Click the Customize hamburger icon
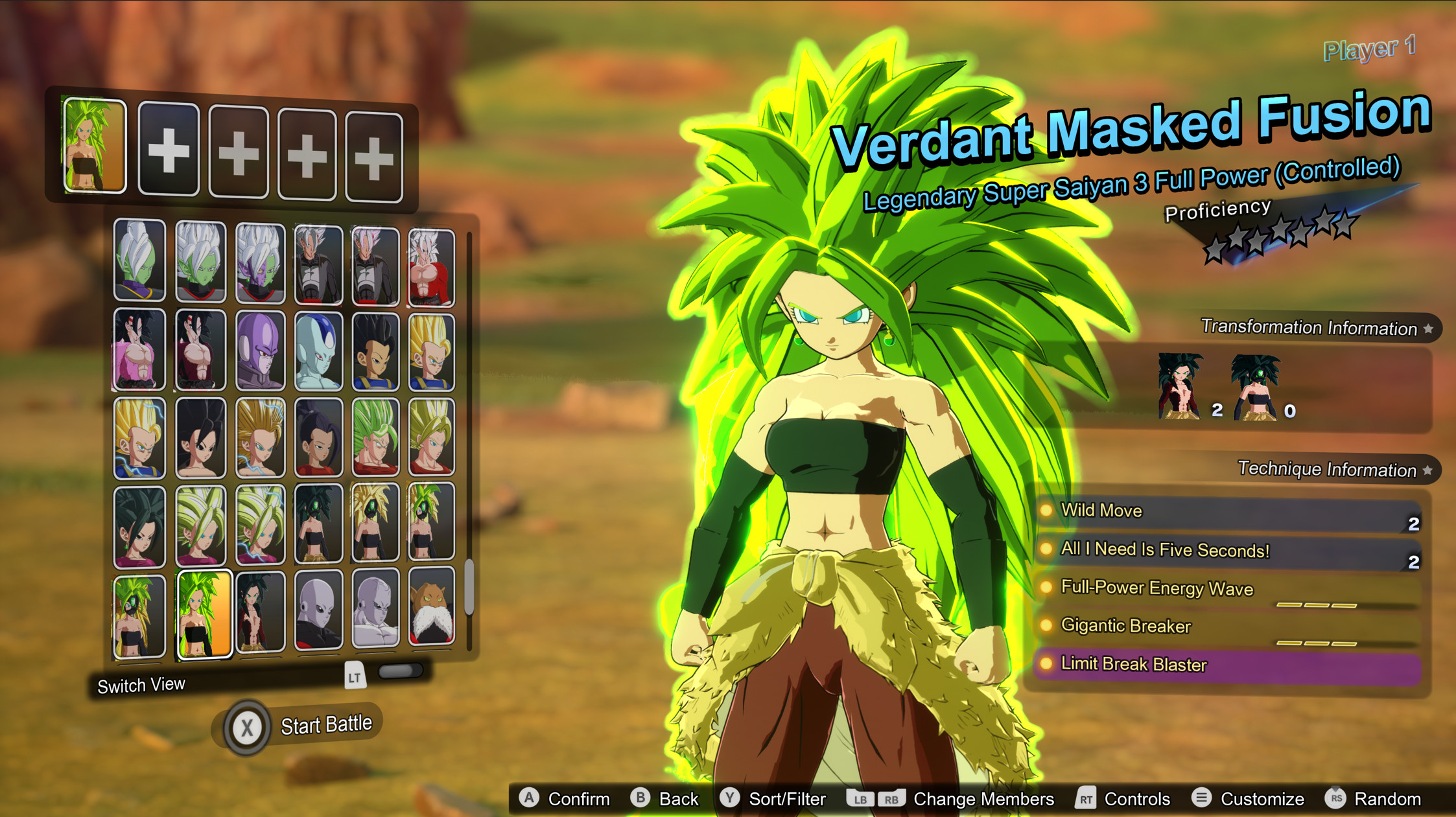This screenshot has height=817, width=1456. 1203,799
